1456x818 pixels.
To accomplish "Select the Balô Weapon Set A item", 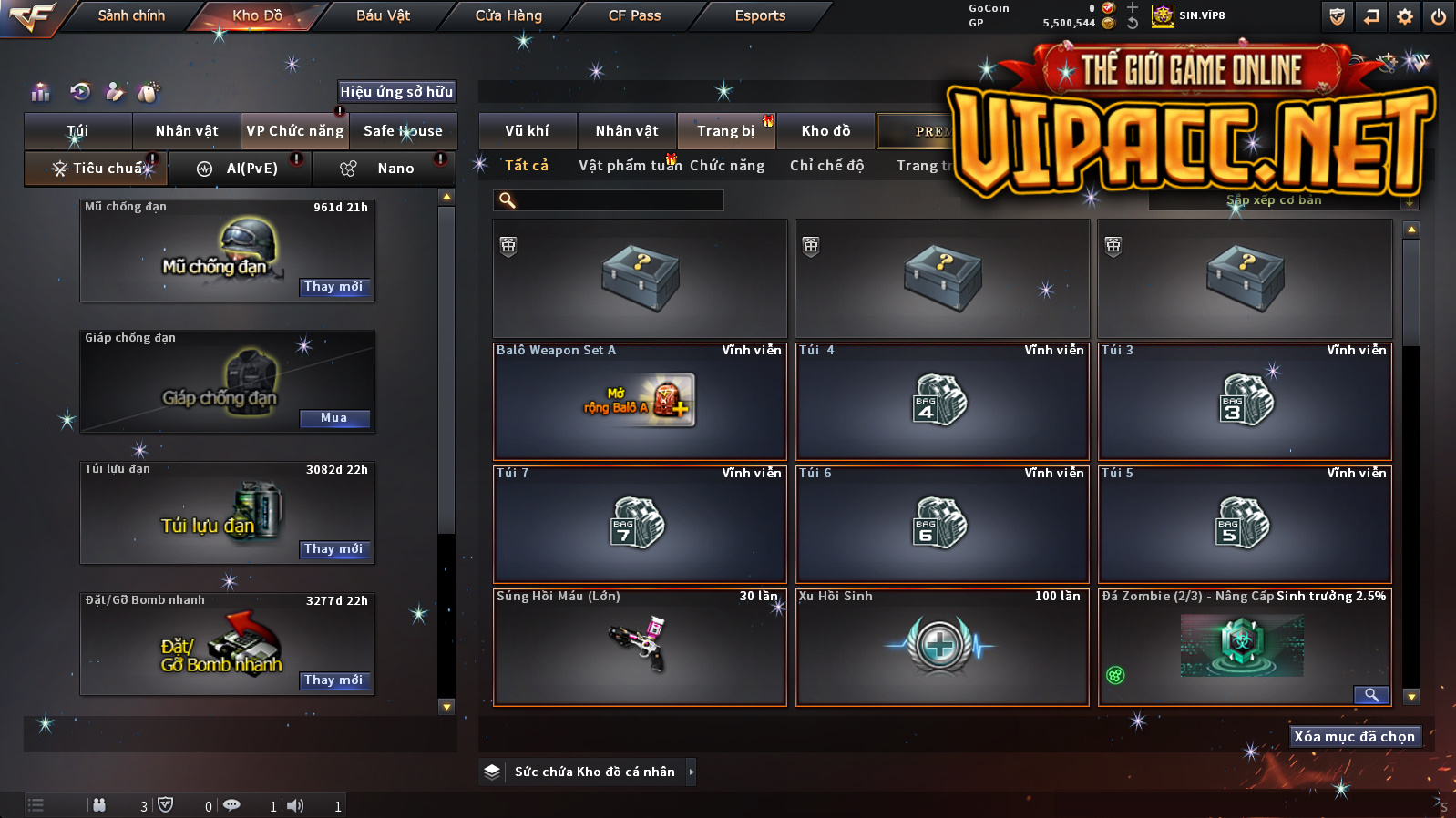I will click(640, 401).
